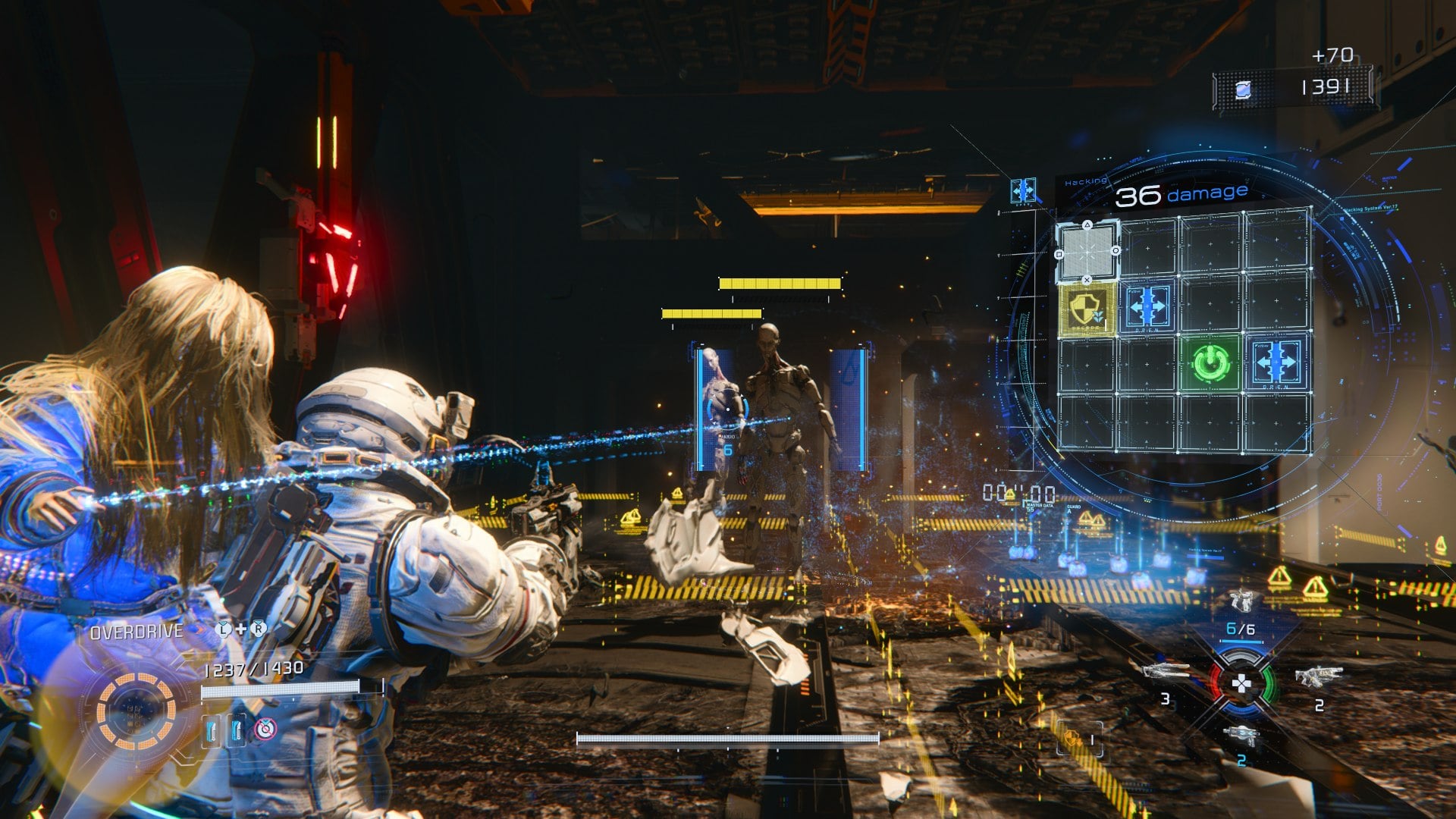Click the currency icon beside 1391
The width and height of the screenshot is (1456, 819).
(x=1242, y=90)
